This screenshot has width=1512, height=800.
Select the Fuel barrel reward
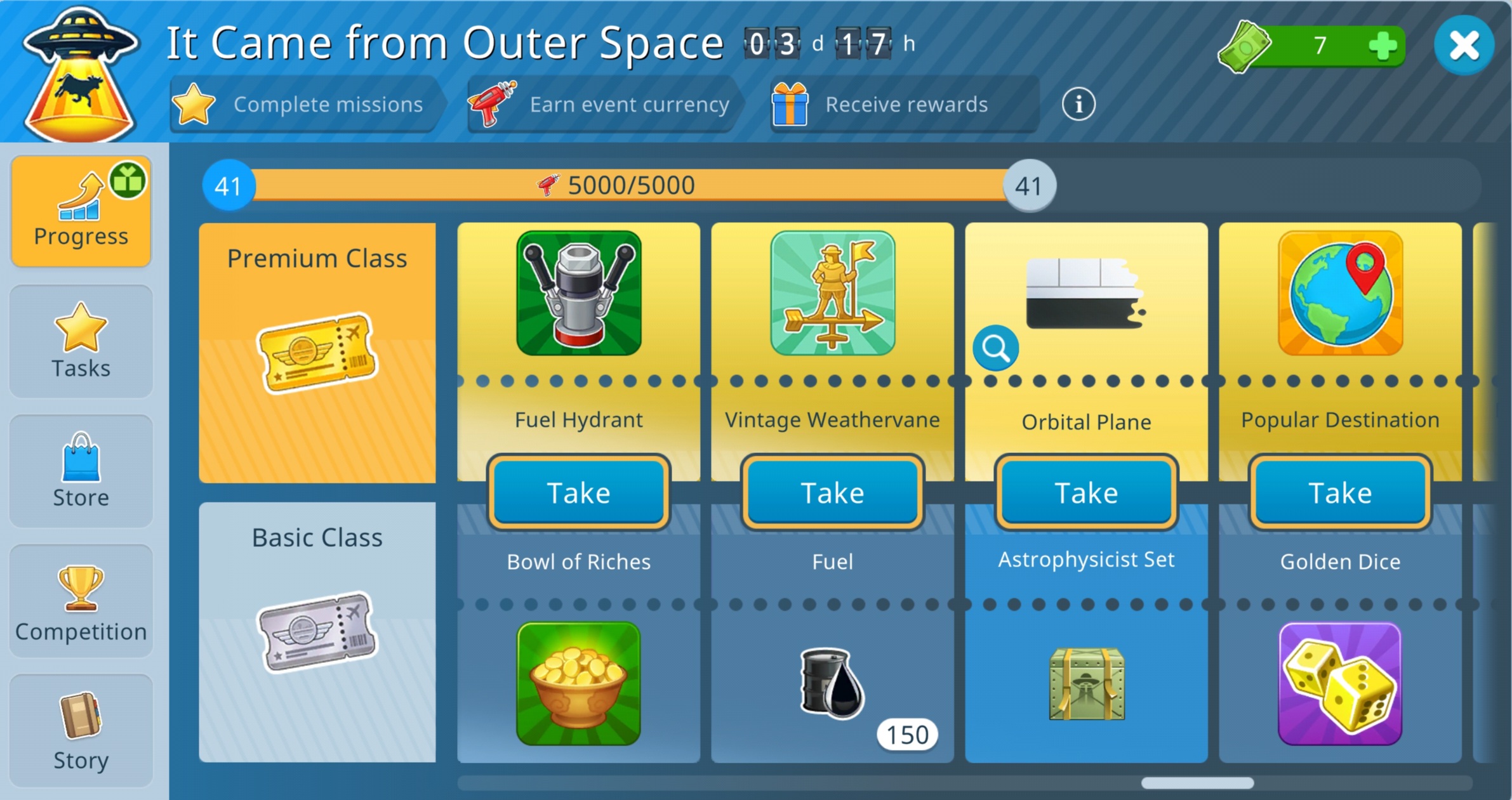coord(832,683)
